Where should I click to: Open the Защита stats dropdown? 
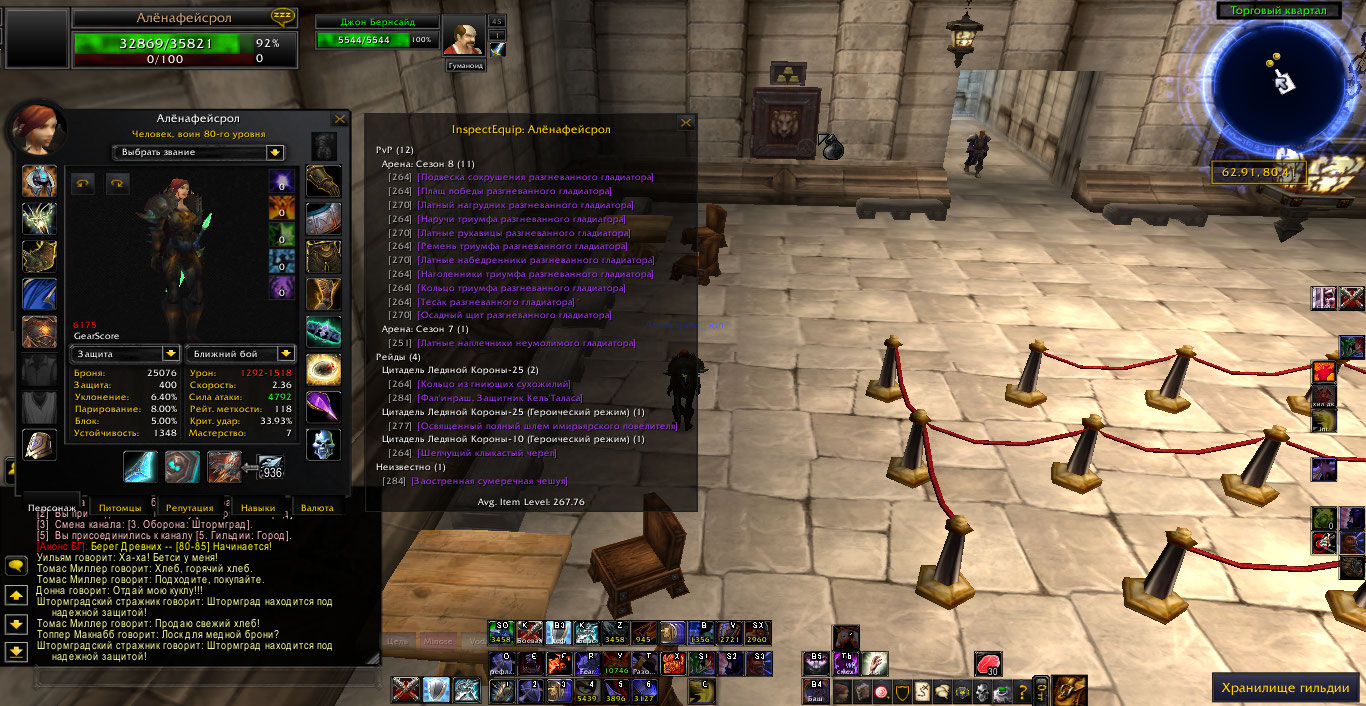(x=171, y=354)
